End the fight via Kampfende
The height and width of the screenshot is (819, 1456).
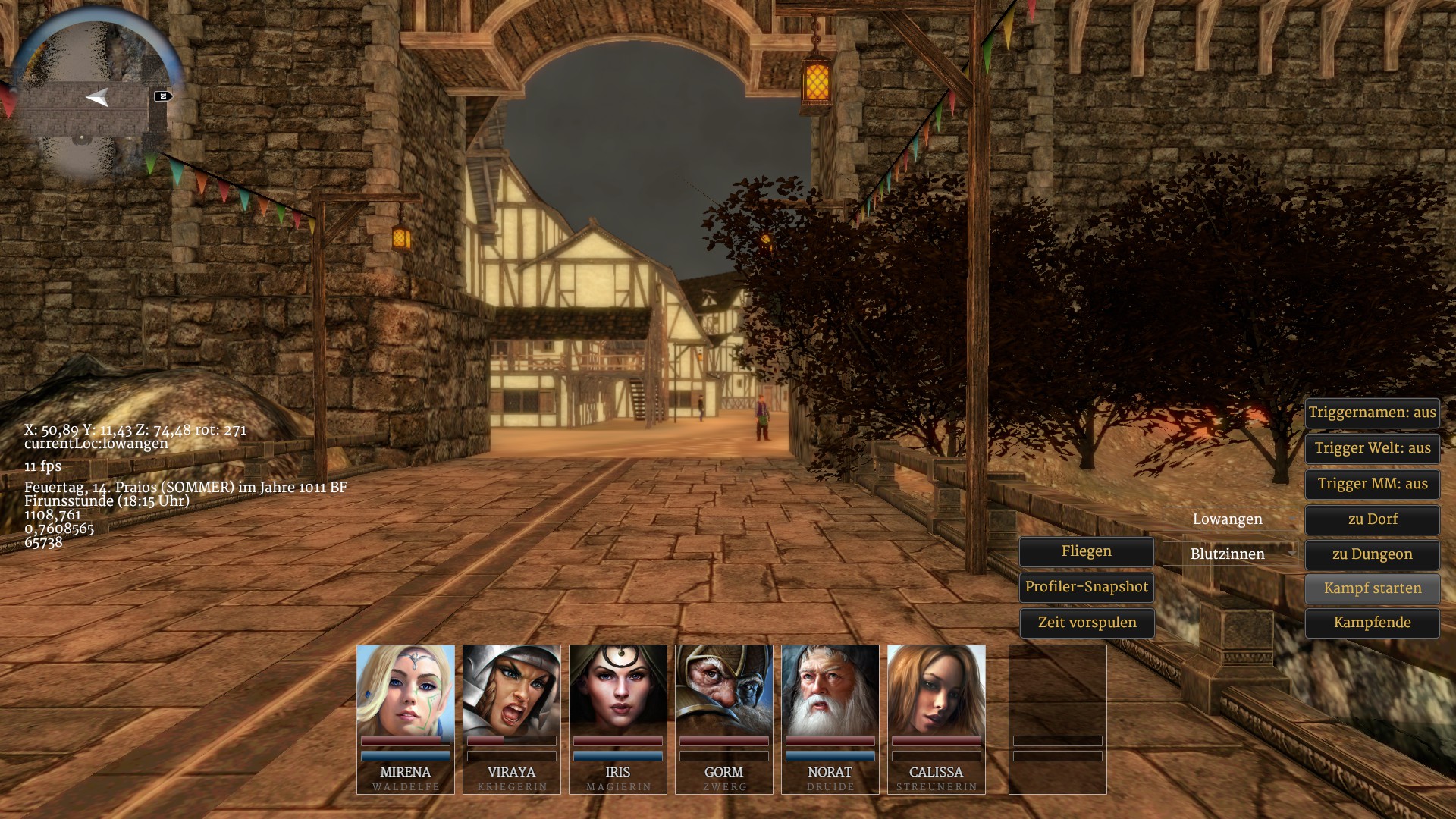click(1372, 623)
